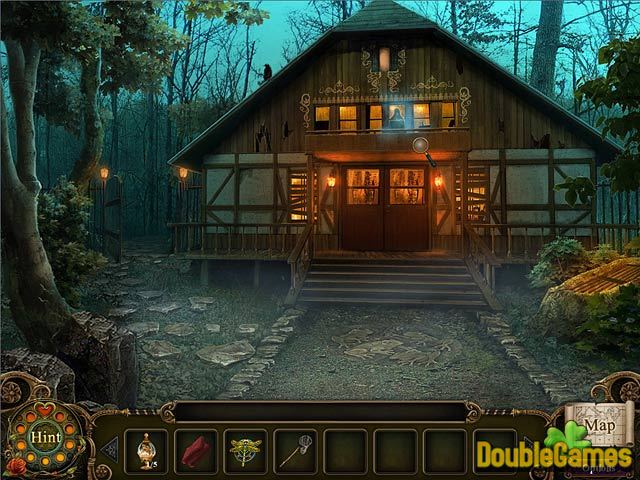Choose the dragonfly emblem inventory item
The image size is (640, 480).
[245, 450]
